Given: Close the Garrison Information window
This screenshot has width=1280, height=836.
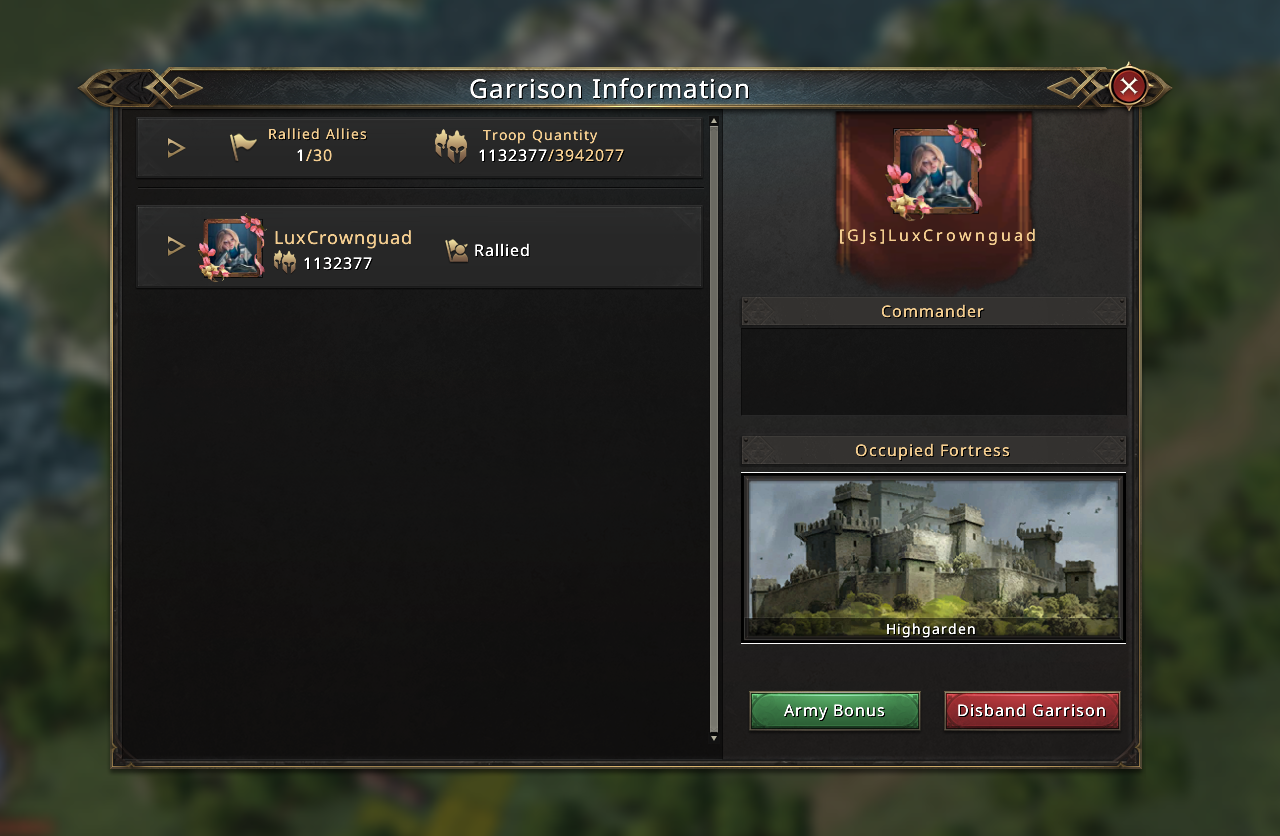Looking at the screenshot, I should click(x=1128, y=87).
